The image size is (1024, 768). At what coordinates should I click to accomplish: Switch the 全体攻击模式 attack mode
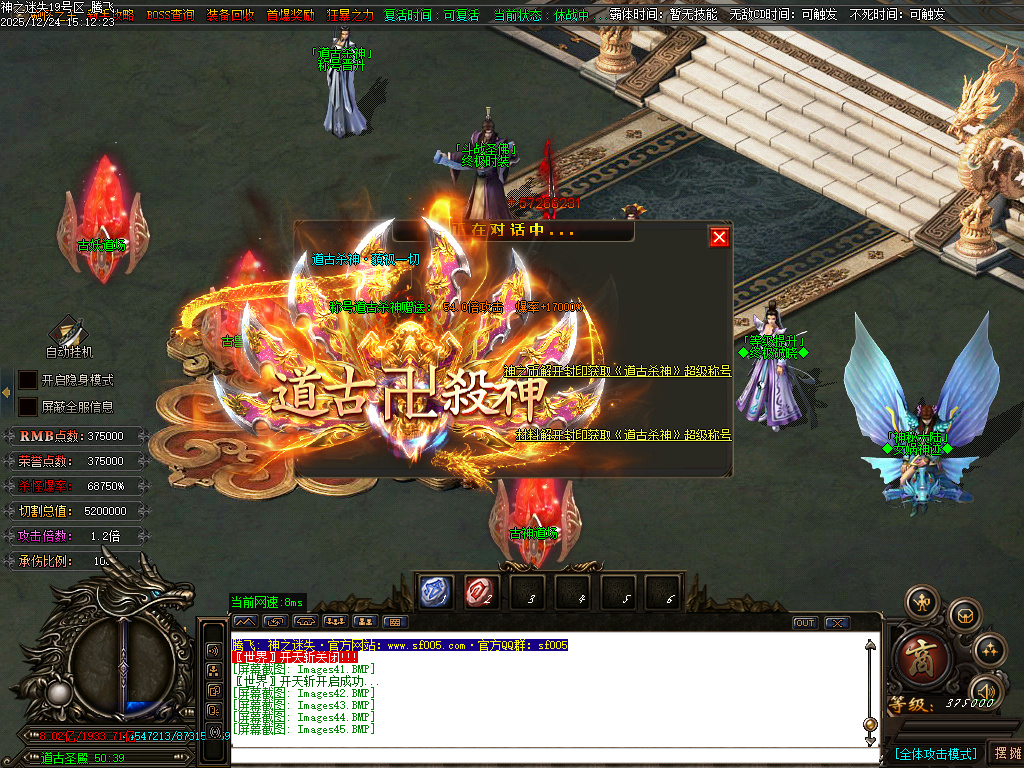click(935, 753)
